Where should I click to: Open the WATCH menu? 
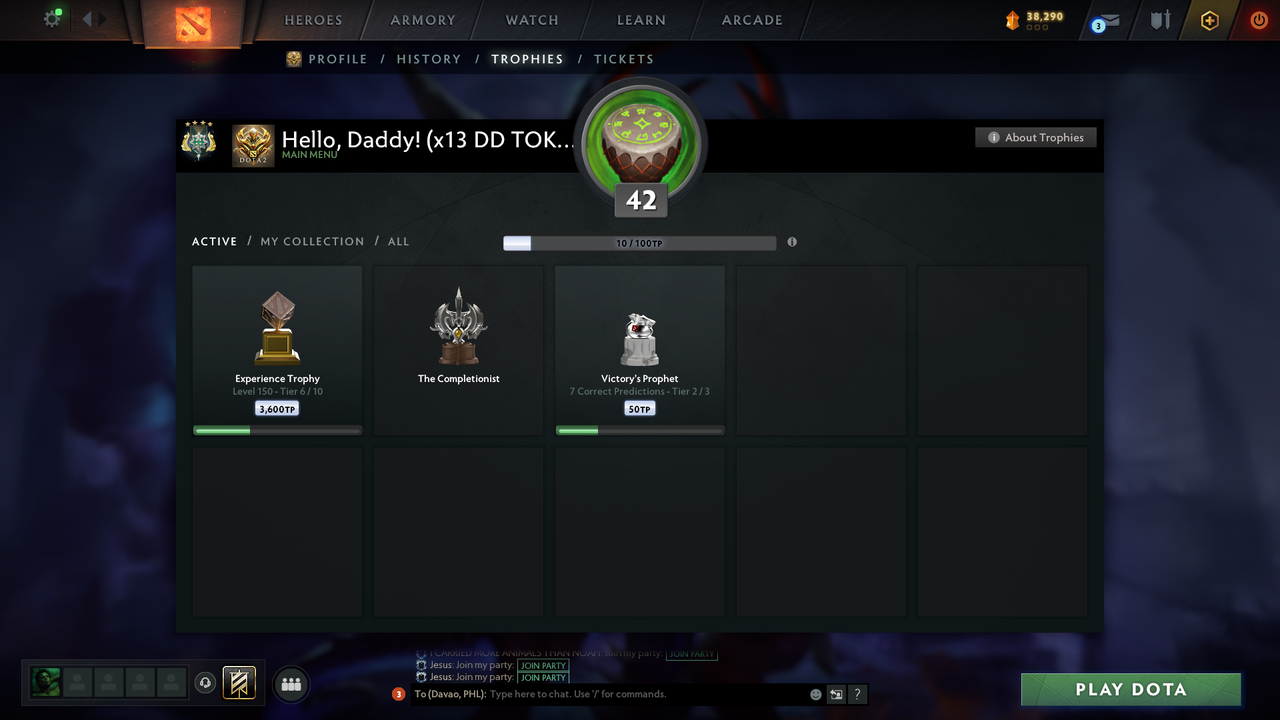[x=531, y=20]
